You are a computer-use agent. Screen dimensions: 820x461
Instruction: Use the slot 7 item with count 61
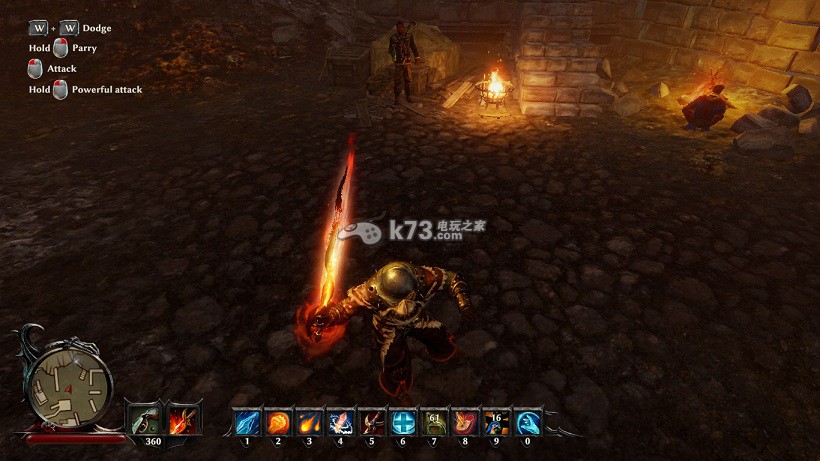[x=434, y=422]
